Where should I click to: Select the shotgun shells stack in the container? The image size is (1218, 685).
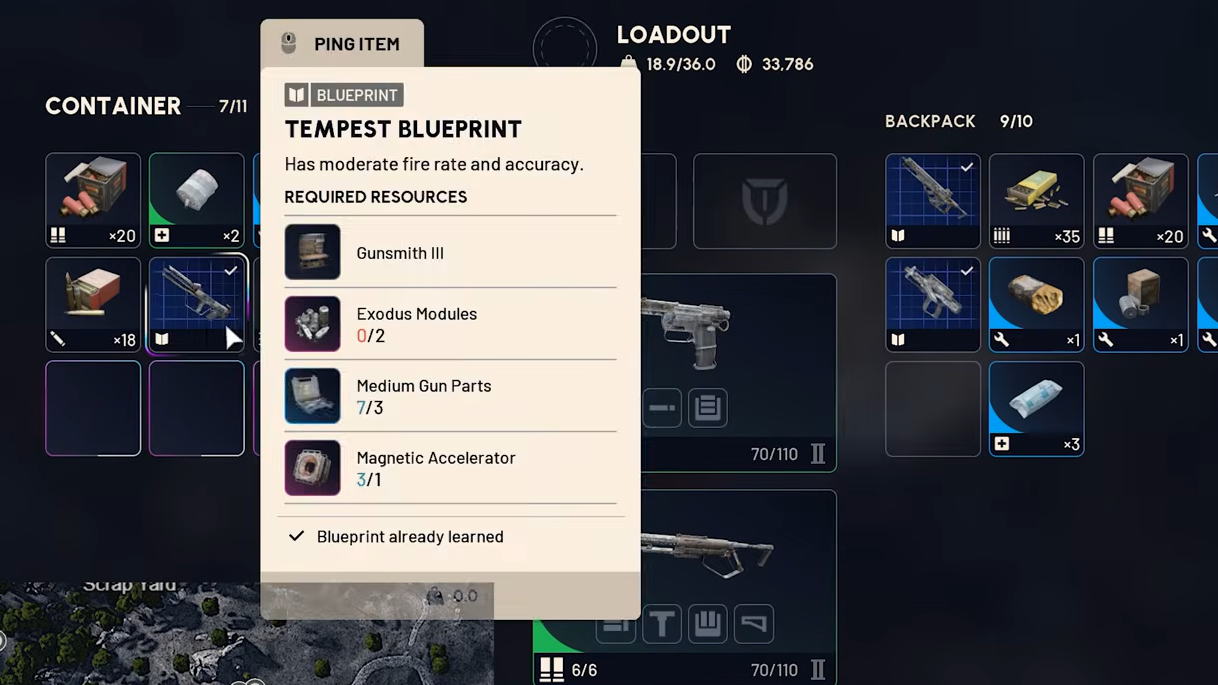point(93,200)
